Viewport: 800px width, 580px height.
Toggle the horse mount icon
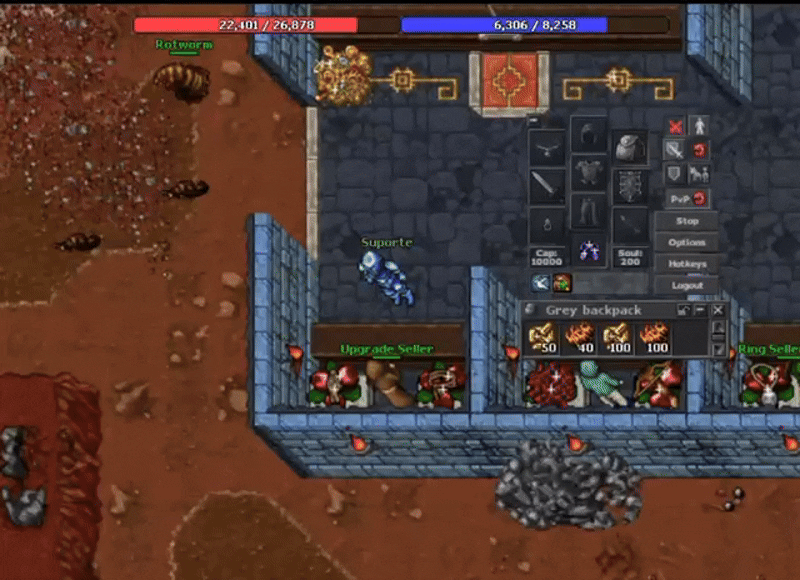click(x=700, y=174)
